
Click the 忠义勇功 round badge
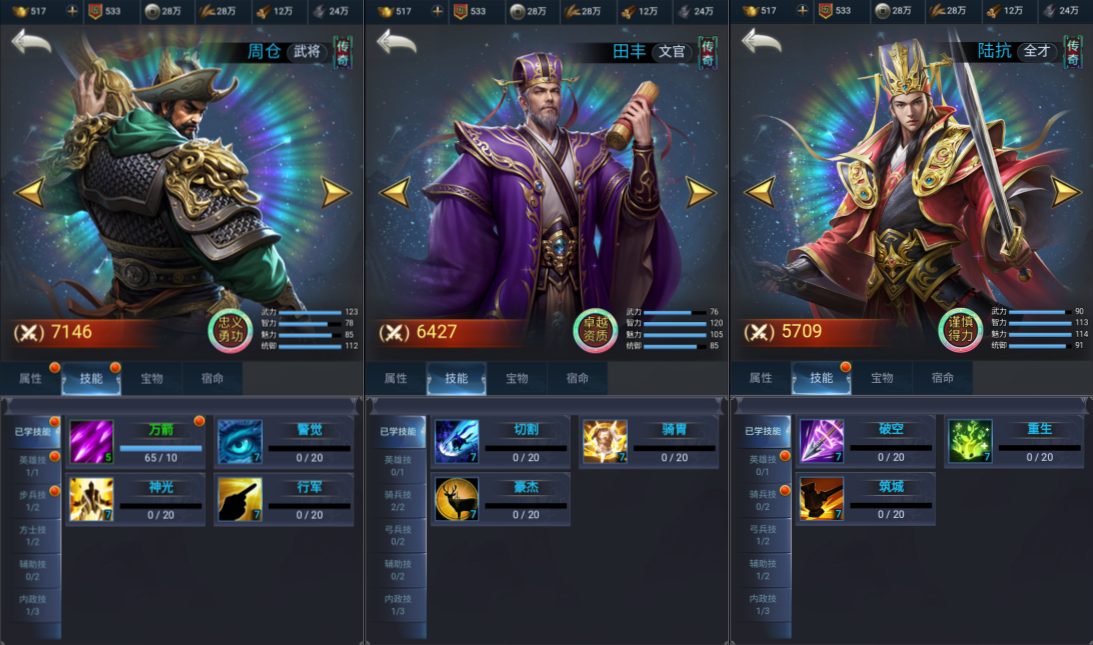[x=228, y=330]
